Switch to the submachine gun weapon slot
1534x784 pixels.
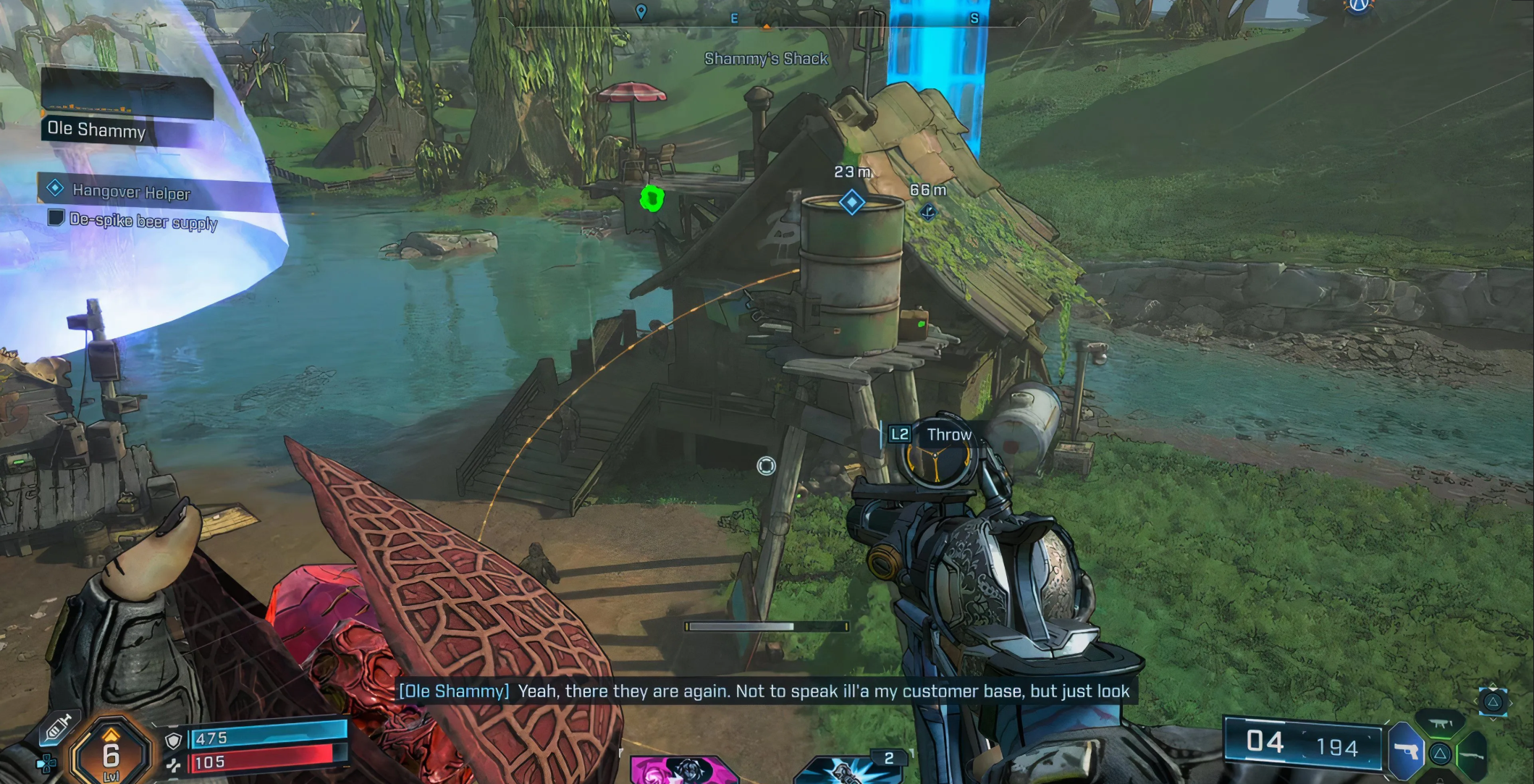tap(1441, 723)
